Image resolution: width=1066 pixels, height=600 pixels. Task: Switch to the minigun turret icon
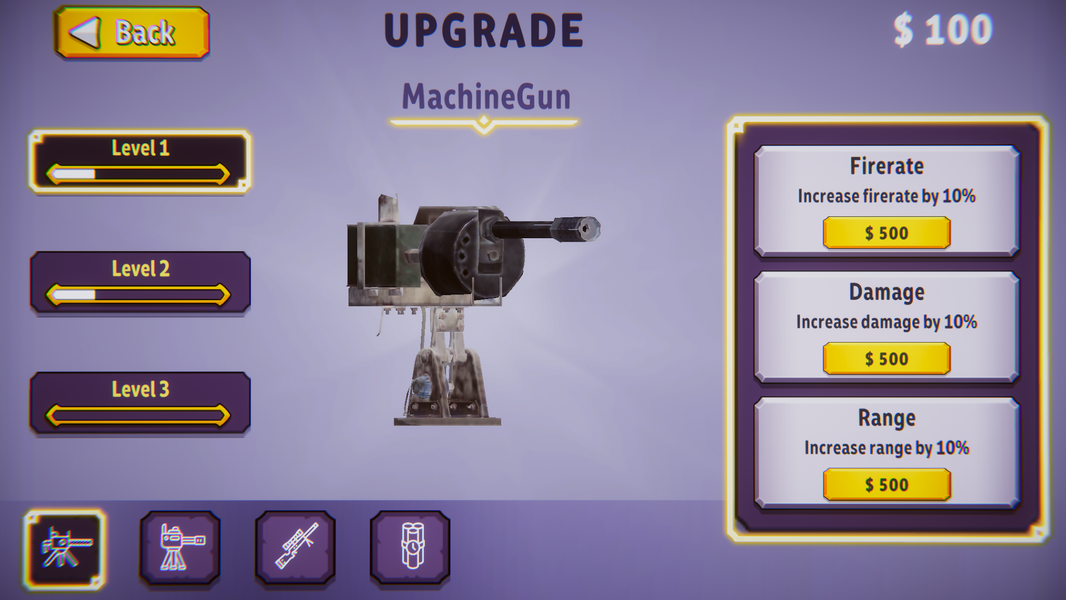(x=180, y=548)
